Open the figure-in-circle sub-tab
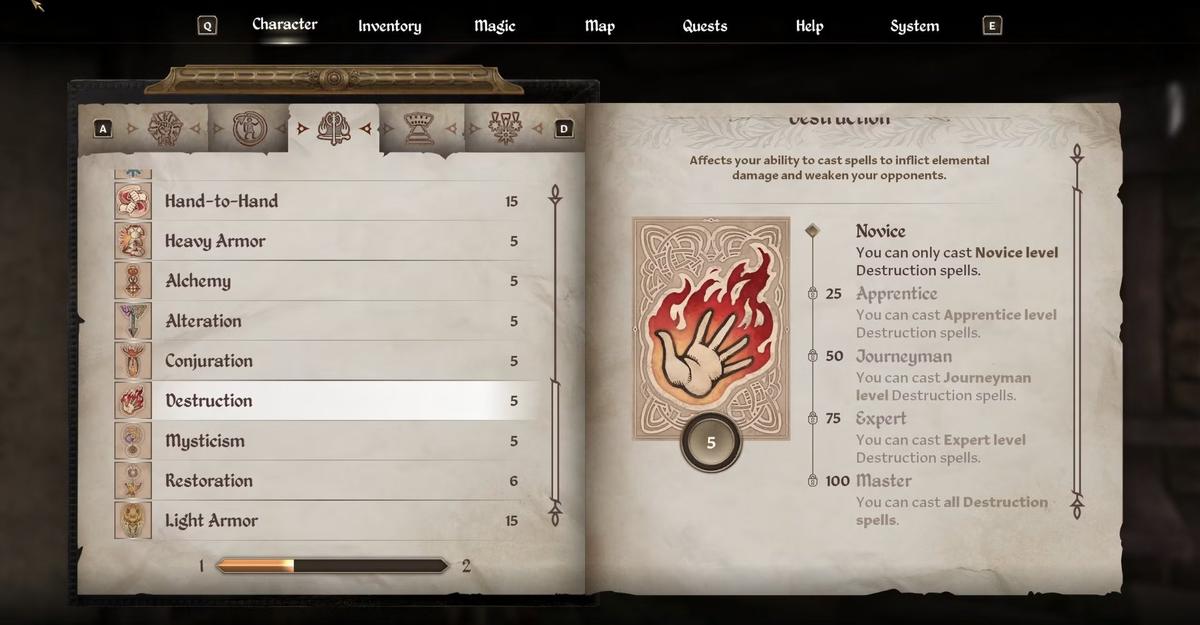1200x625 pixels. pyautogui.click(x=247, y=128)
